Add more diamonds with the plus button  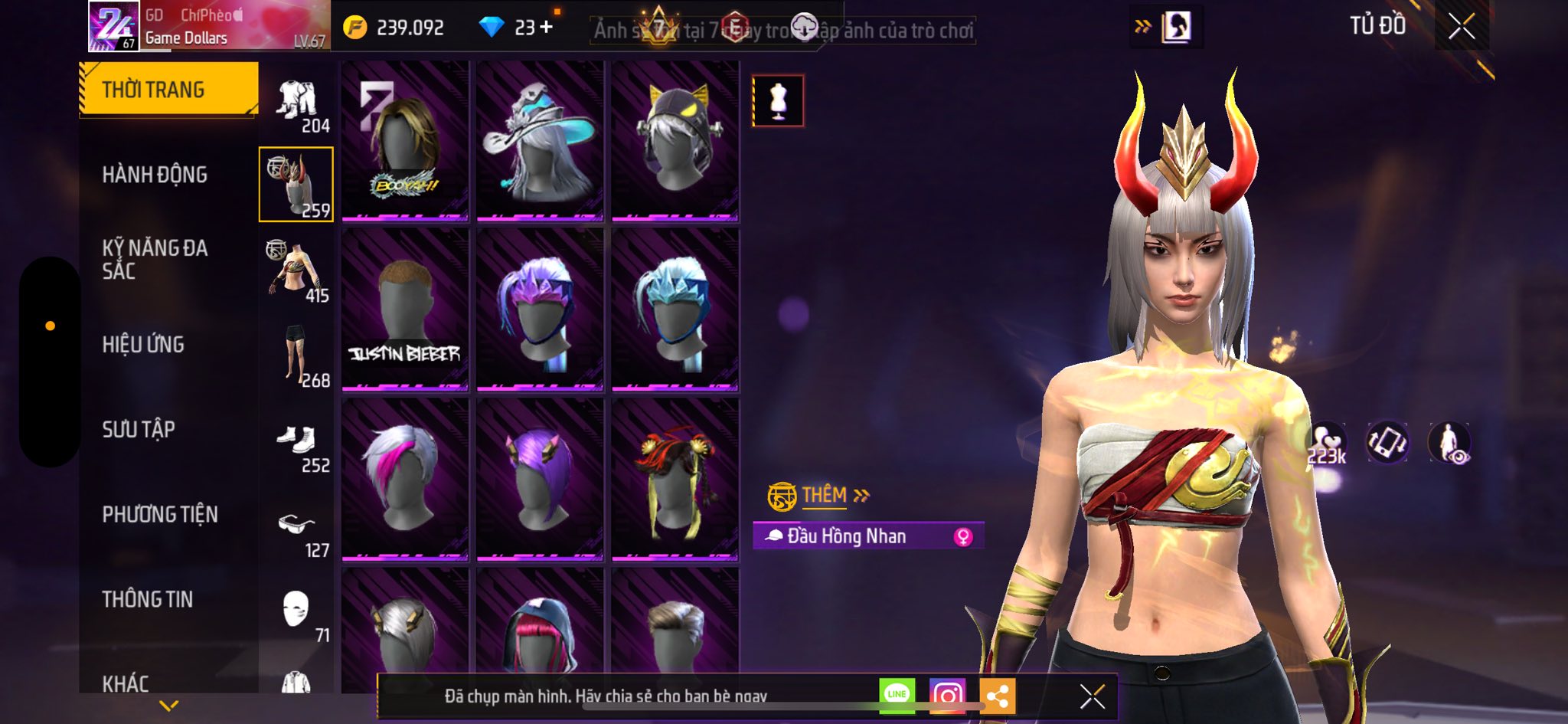pyautogui.click(x=546, y=28)
